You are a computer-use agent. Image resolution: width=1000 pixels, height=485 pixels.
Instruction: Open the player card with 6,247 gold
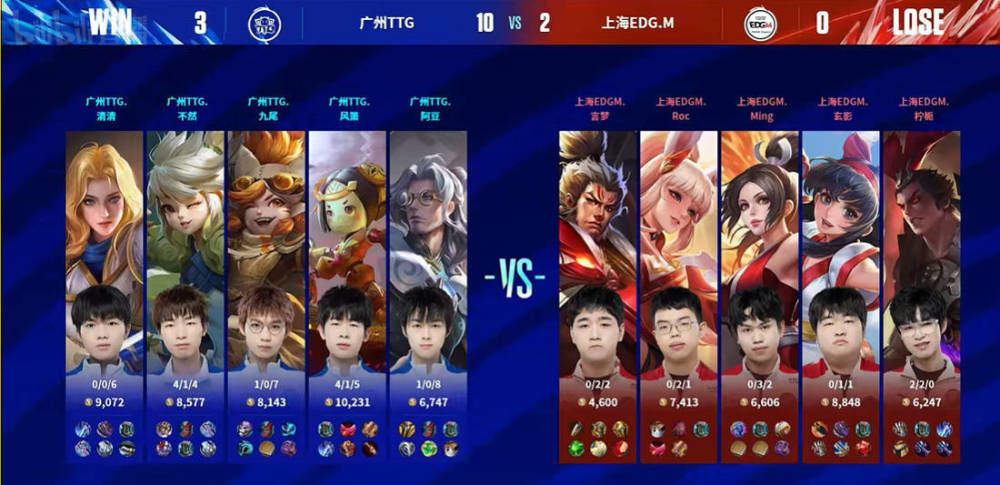(x=922, y=290)
